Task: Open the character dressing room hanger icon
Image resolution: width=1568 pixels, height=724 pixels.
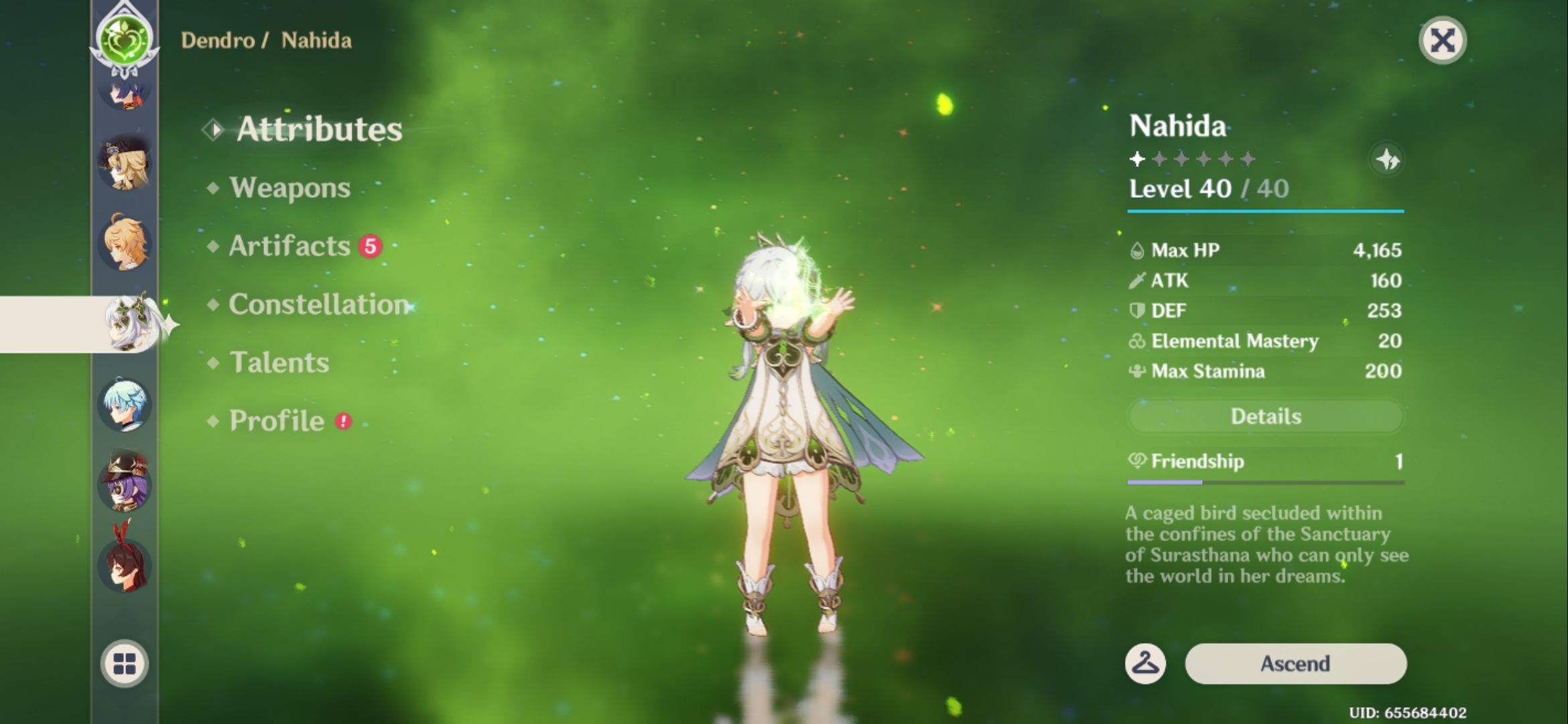Action: [x=1146, y=664]
